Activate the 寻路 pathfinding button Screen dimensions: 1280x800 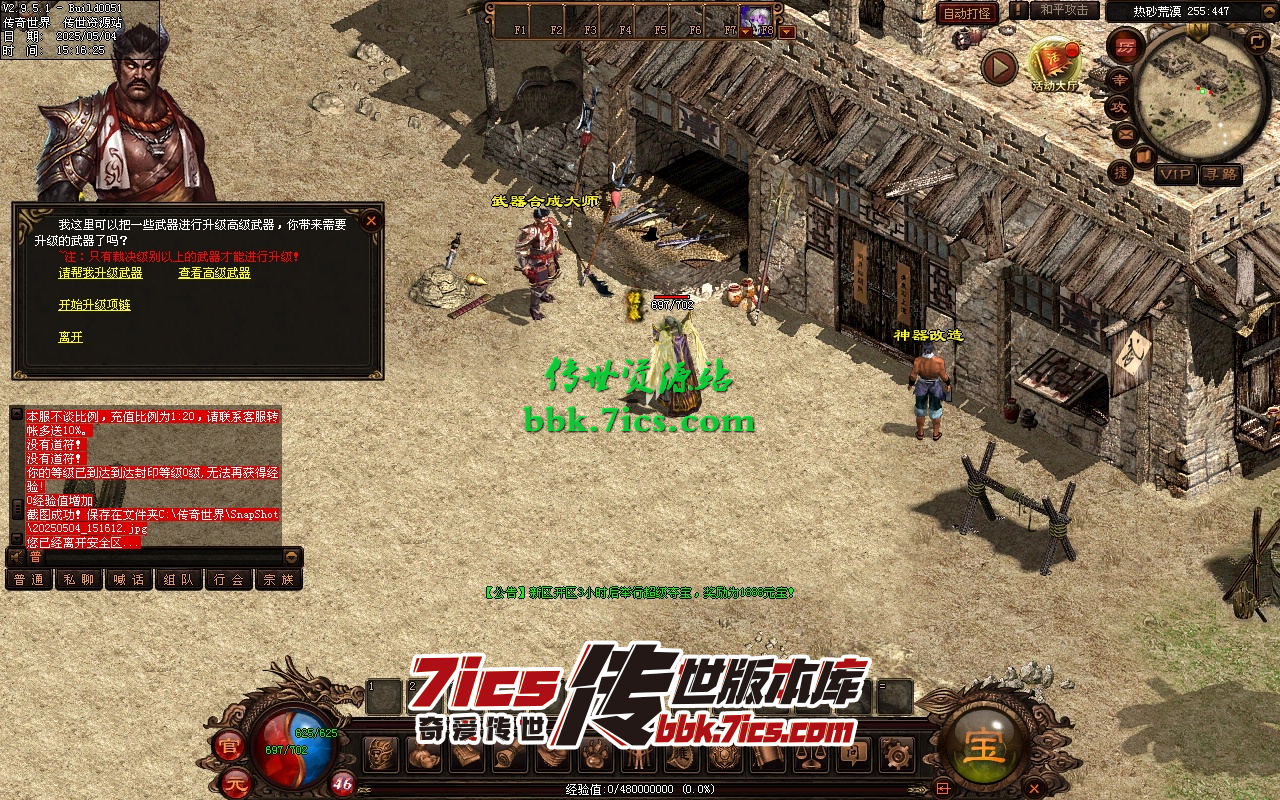(1220, 175)
